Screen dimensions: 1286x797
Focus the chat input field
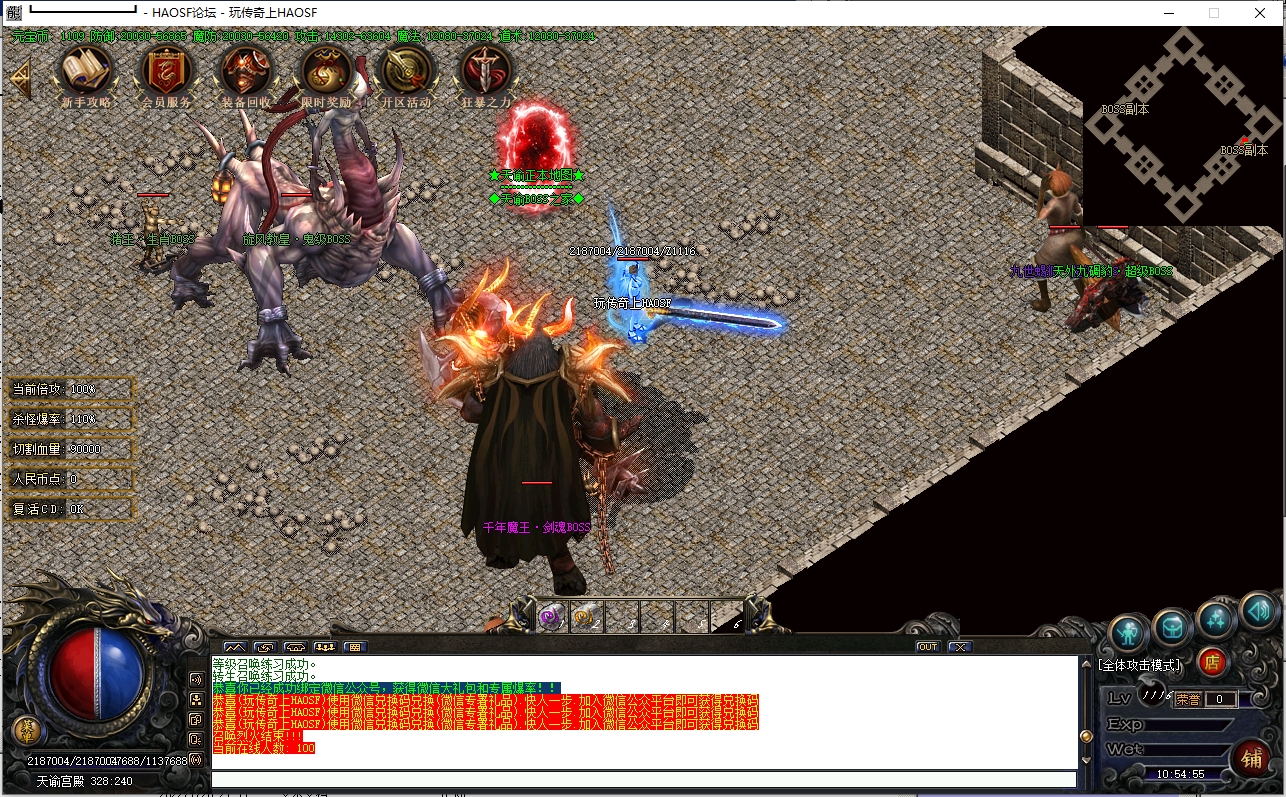[x=643, y=779]
